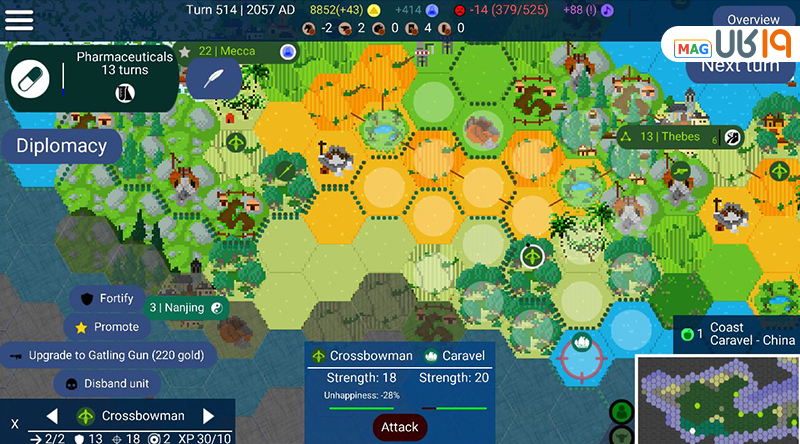The height and width of the screenshot is (444, 800).
Task: Click the minimap
Action: 718,400
